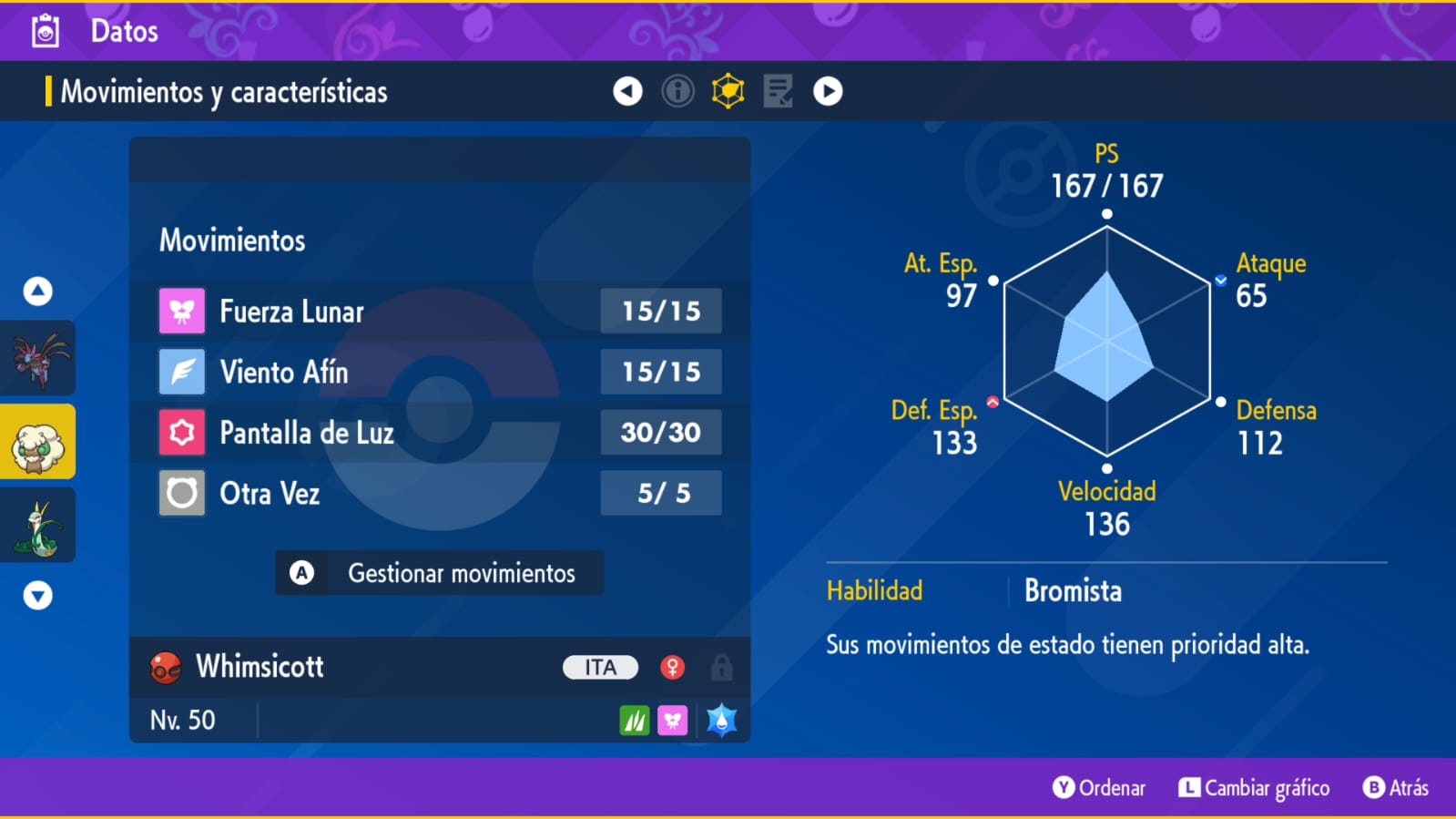Go to next summary page arrow
The width and height of the screenshot is (1456, 819).
pyautogui.click(x=828, y=91)
